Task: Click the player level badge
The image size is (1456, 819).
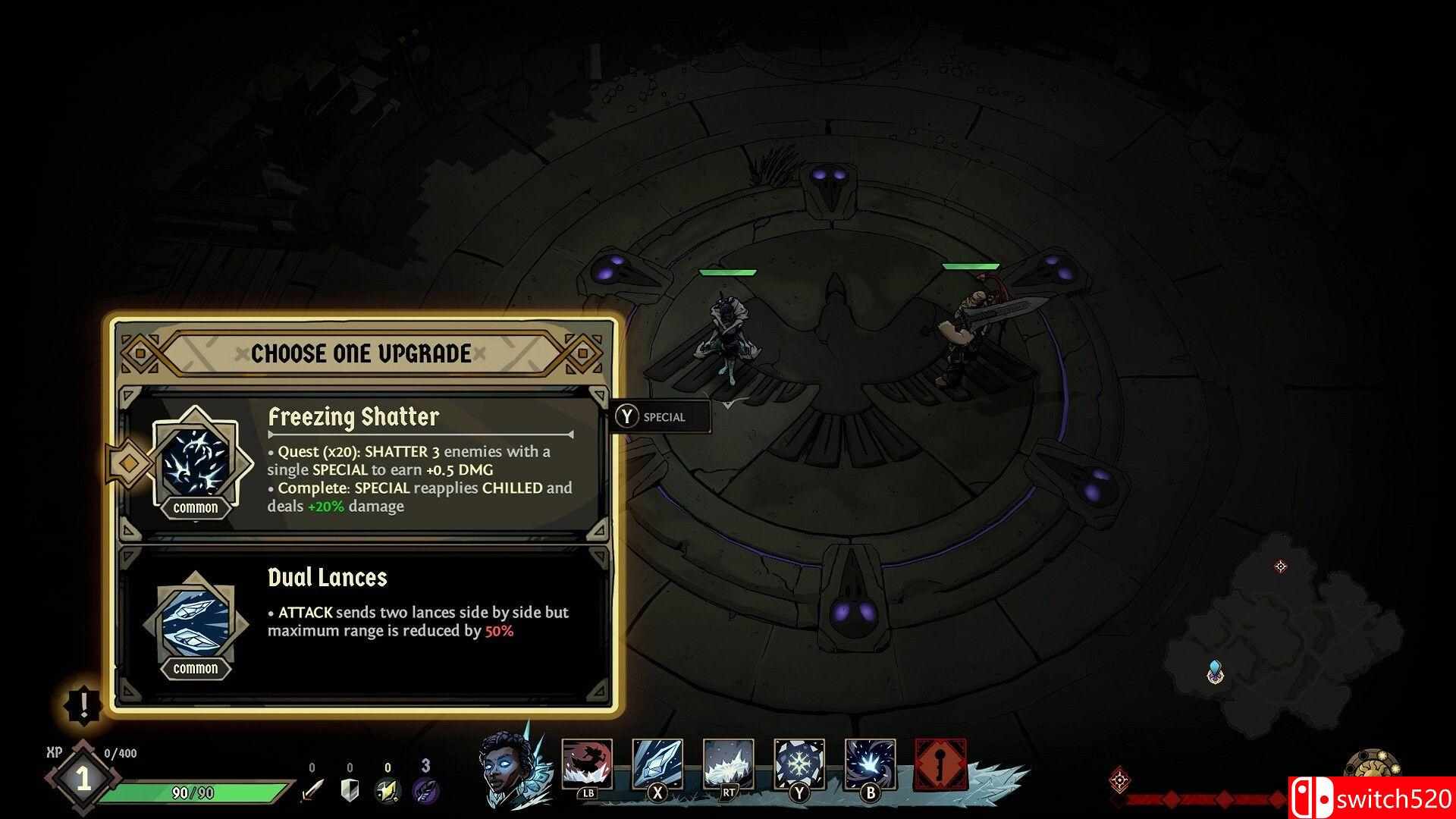Action: point(82,780)
